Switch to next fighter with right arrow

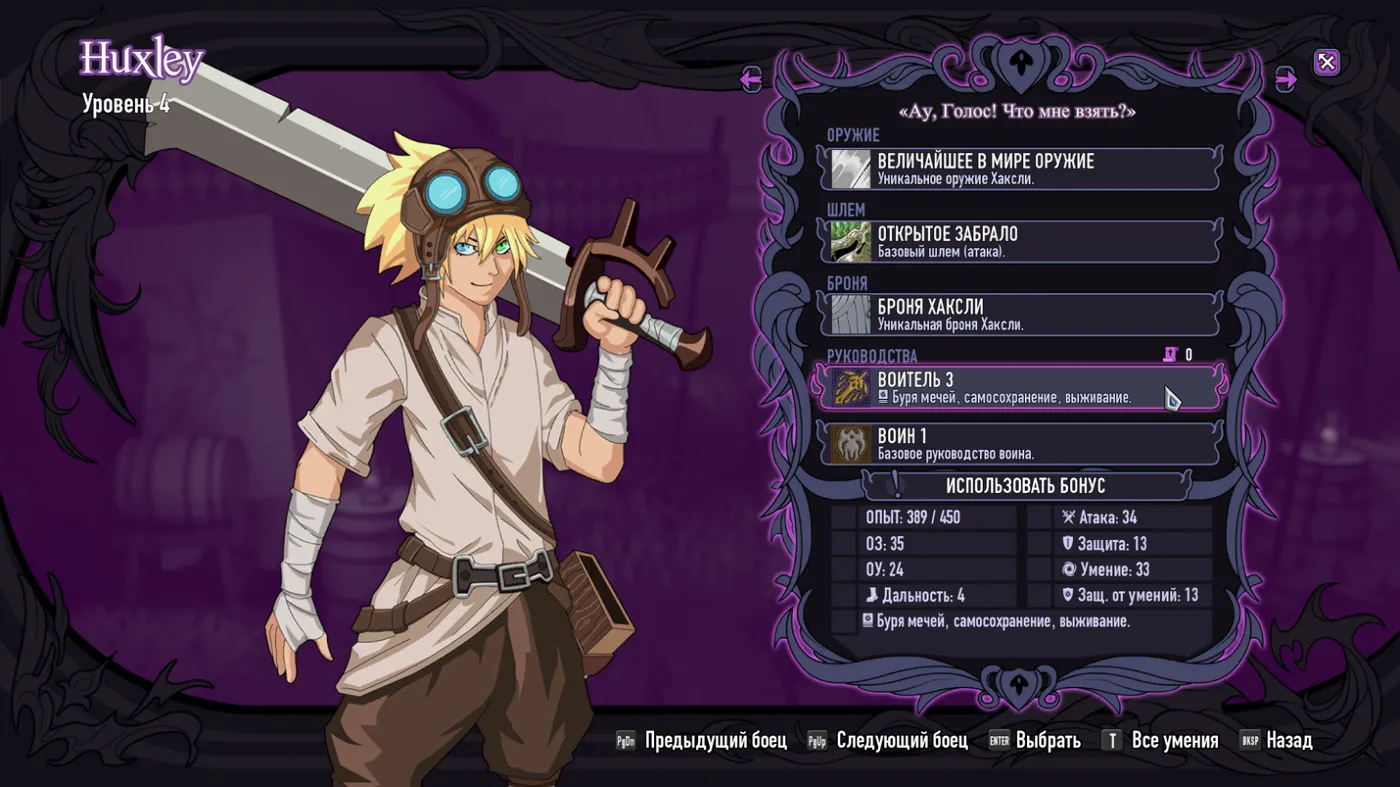pos(1286,79)
